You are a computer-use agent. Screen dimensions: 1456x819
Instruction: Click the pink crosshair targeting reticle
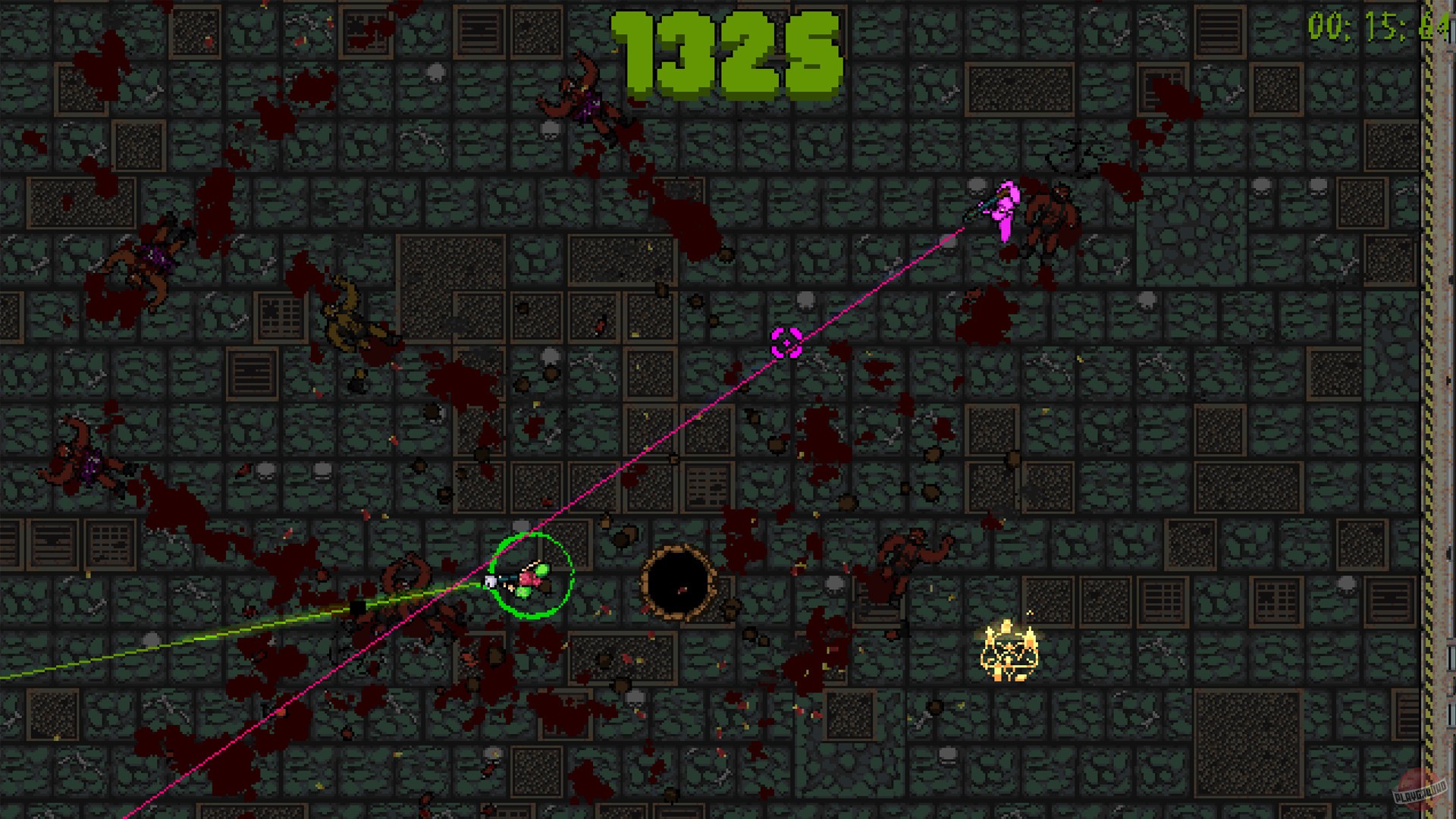tap(787, 343)
